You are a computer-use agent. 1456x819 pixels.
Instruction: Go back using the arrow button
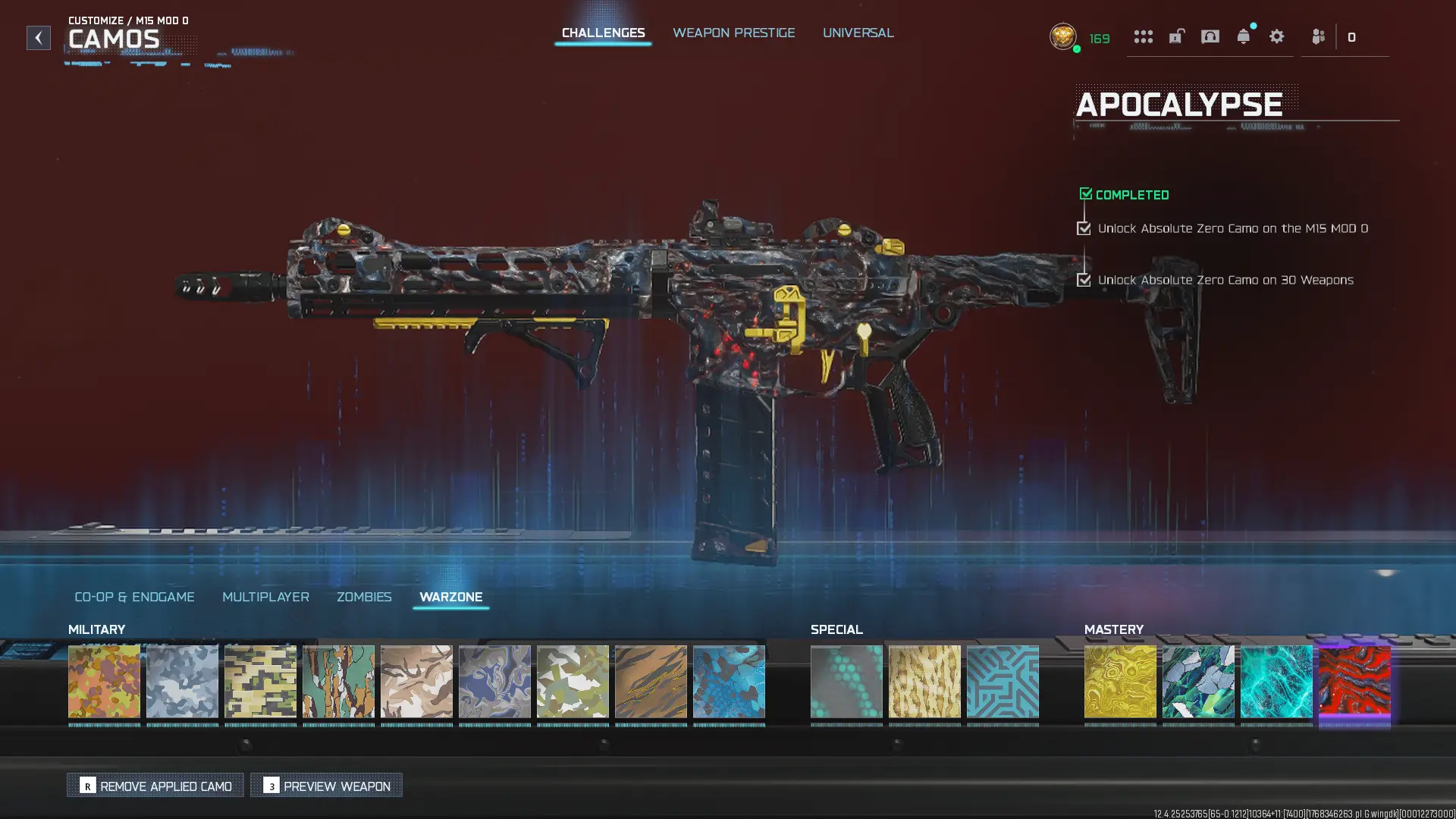click(x=39, y=38)
